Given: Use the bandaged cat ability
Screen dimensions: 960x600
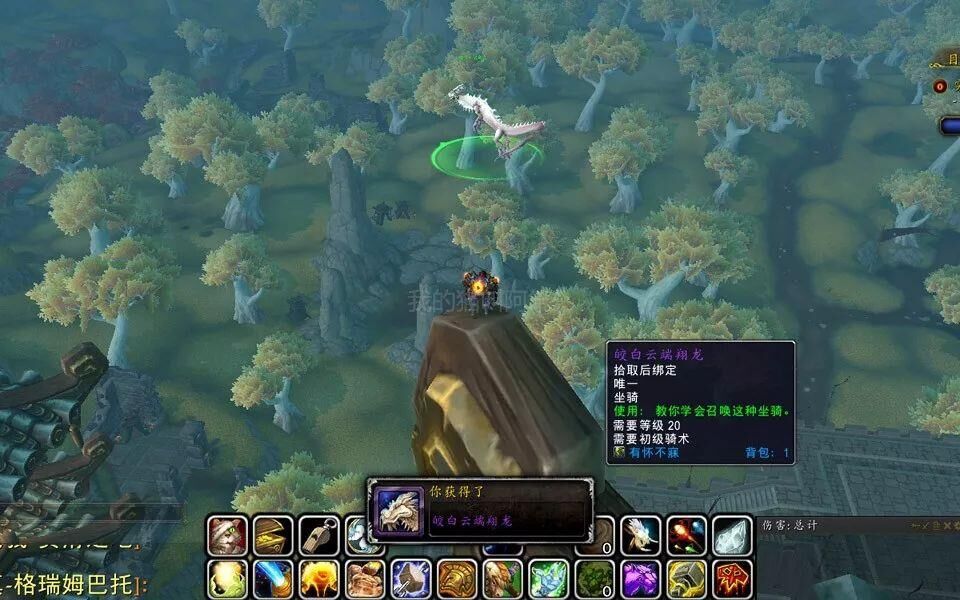Looking at the screenshot, I should point(227,536).
